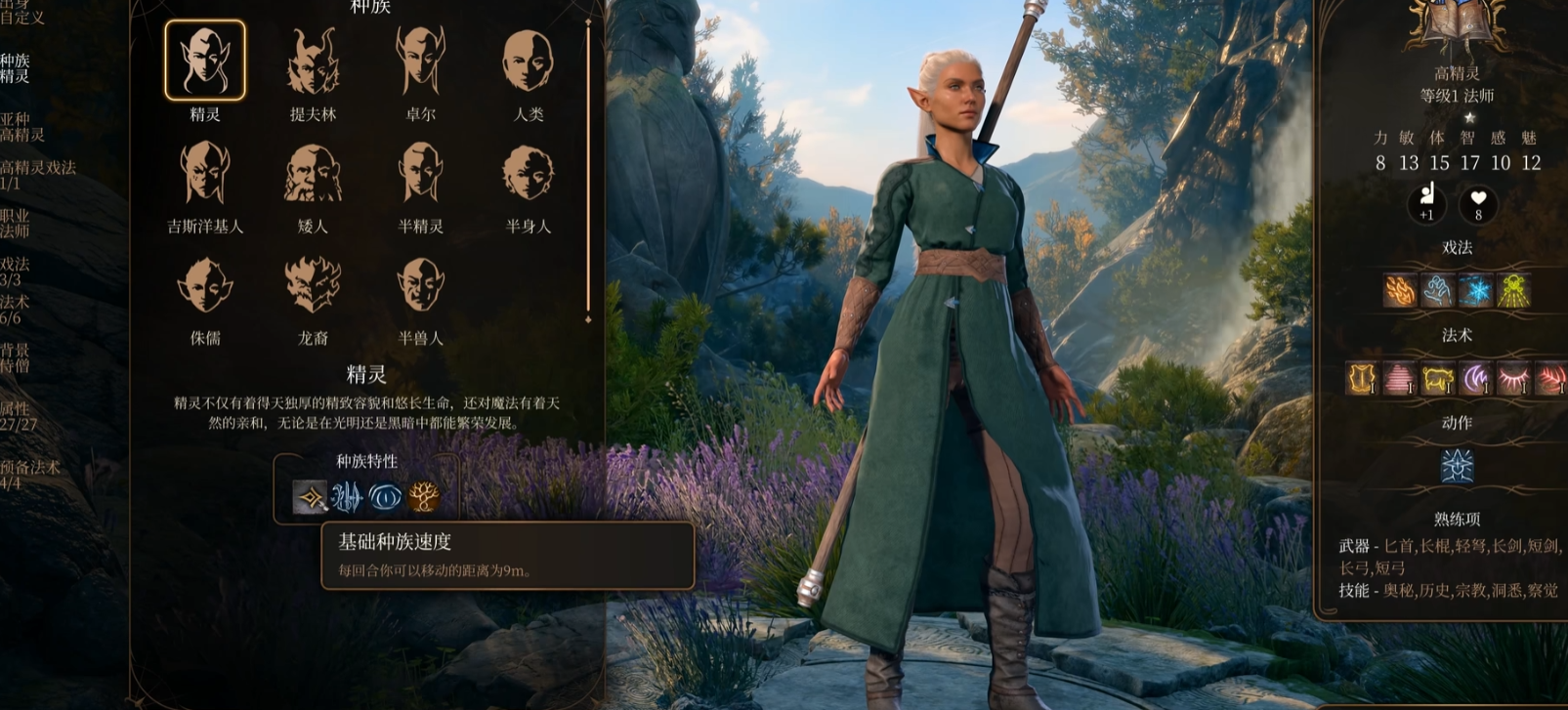Click the snowflake cantrip icon in summary

[x=1475, y=291]
